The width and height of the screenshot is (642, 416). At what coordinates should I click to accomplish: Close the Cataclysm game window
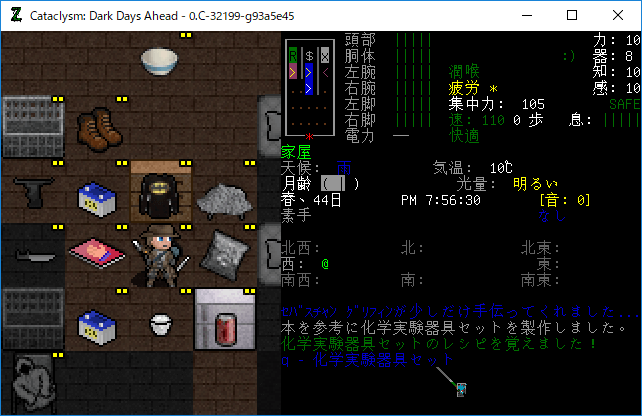point(618,15)
